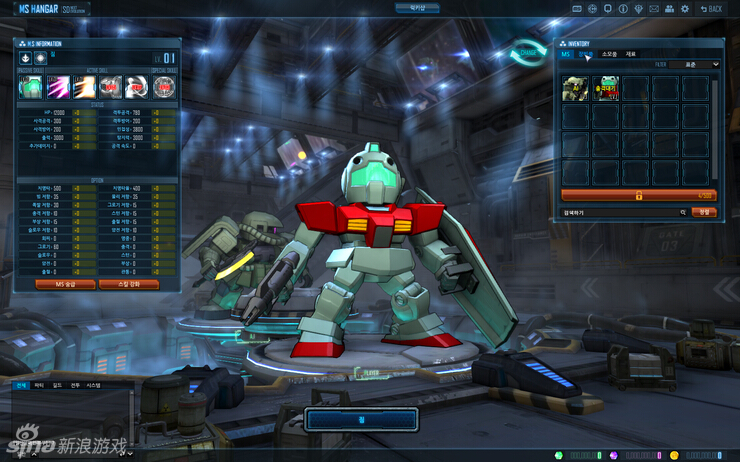Go back using the BACK button
The height and width of the screenshot is (462, 740).
coord(711,8)
